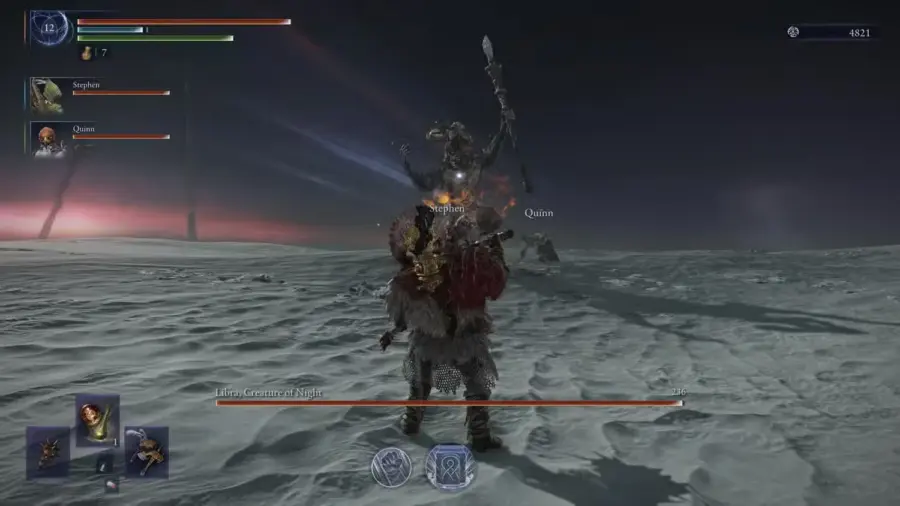Select the right-hand axe weapon slot

[x=146, y=452]
